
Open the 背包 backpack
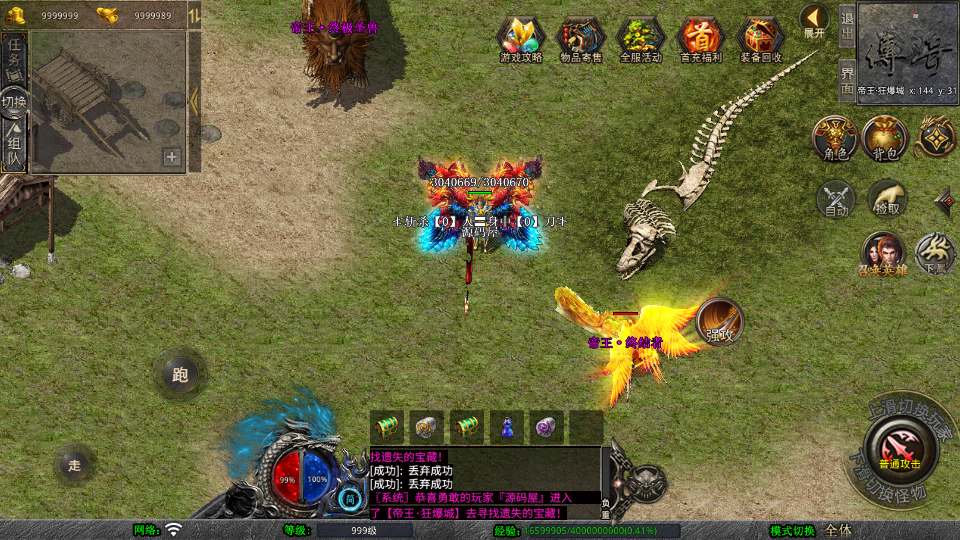click(x=885, y=138)
